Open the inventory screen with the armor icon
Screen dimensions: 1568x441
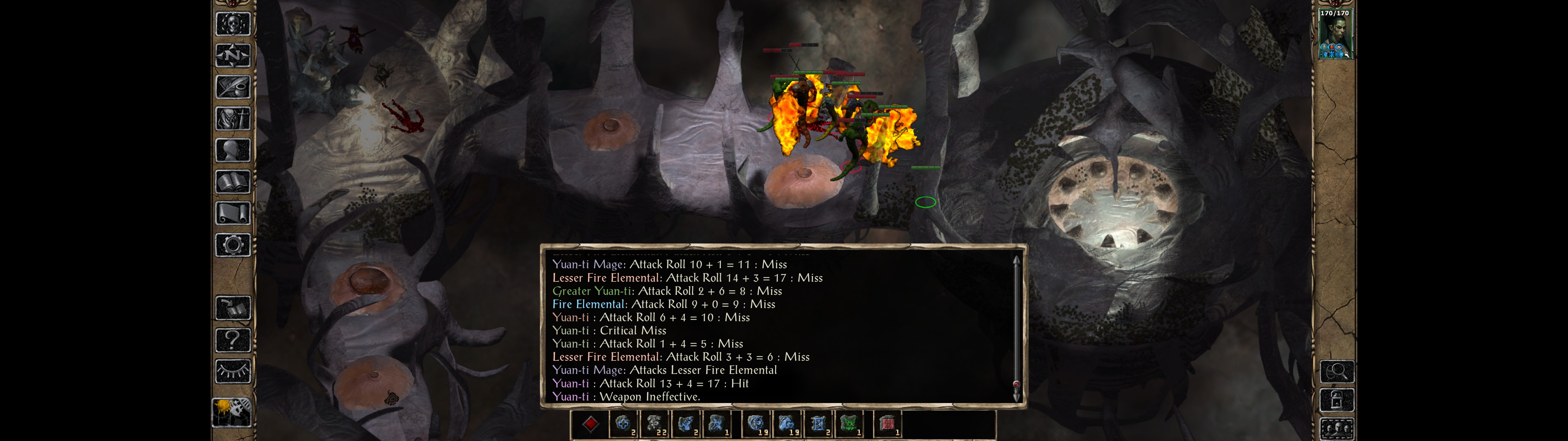(x=232, y=118)
